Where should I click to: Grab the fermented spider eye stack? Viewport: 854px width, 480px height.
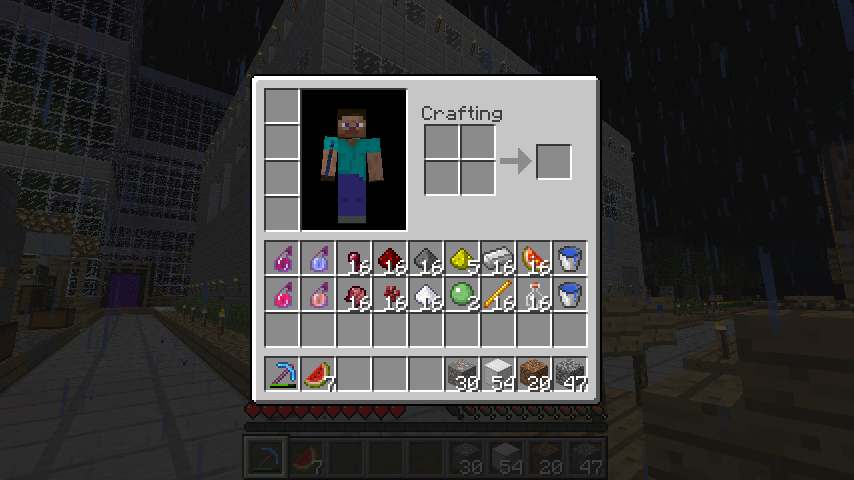355,295
